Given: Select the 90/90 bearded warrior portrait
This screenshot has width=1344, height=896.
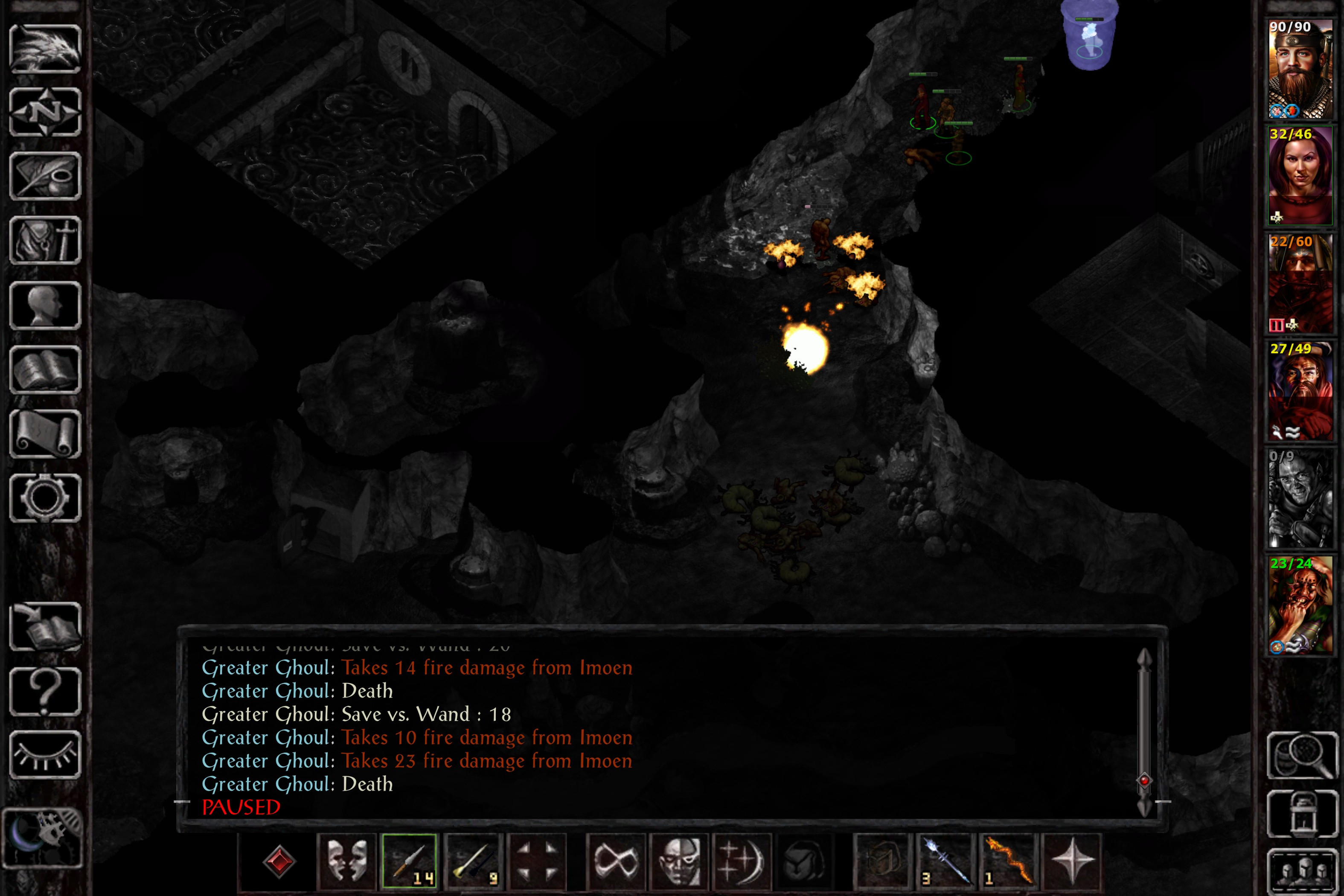Looking at the screenshot, I should tap(1300, 69).
